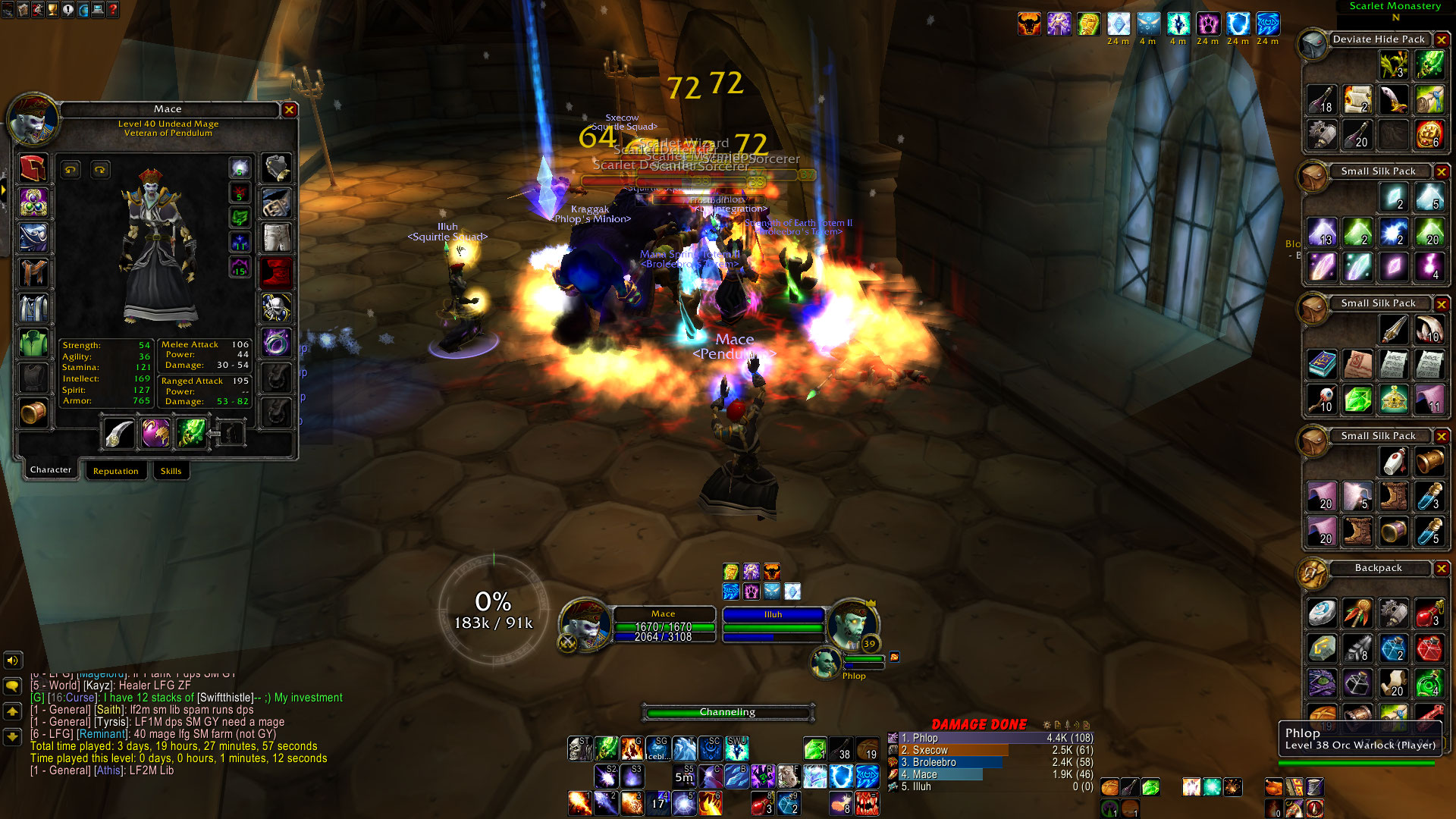Viewport: 1456px width, 819px height.
Task: Select Illuh's target frame
Action: click(x=773, y=625)
